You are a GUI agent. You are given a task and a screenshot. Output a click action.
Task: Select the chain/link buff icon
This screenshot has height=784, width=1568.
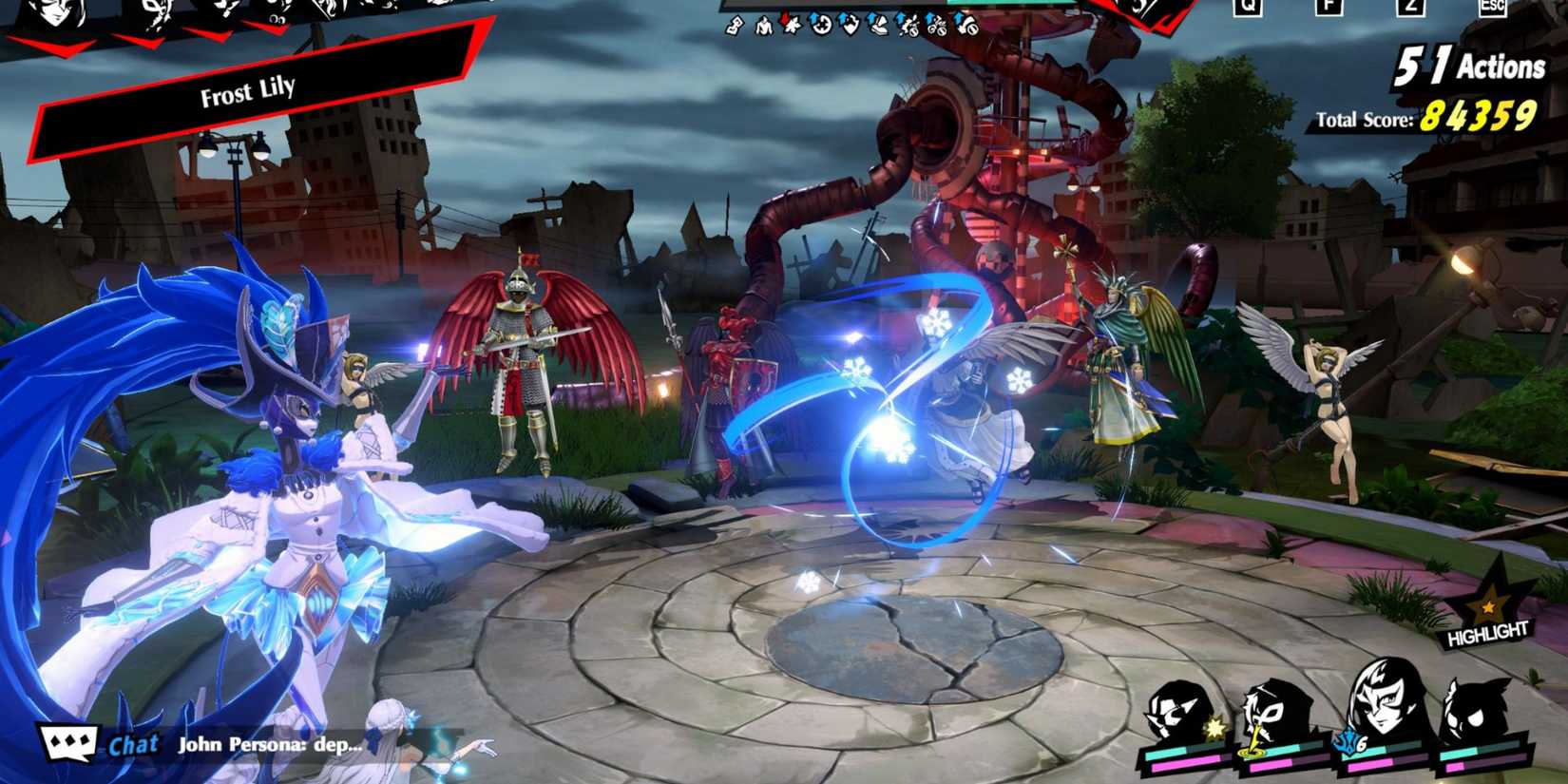click(733, 26)
